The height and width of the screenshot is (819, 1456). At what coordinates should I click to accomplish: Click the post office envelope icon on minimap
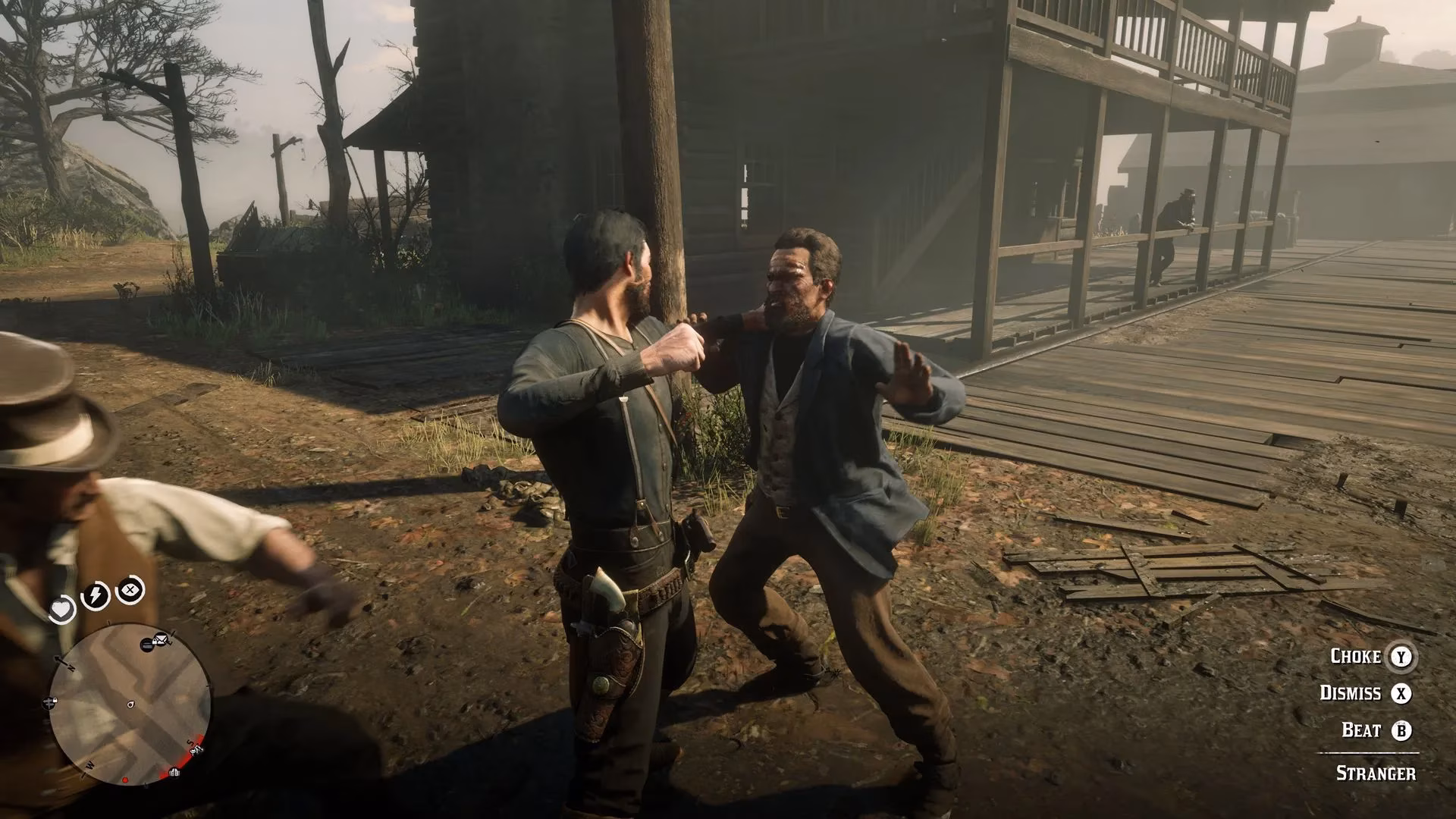click(162, 639)
